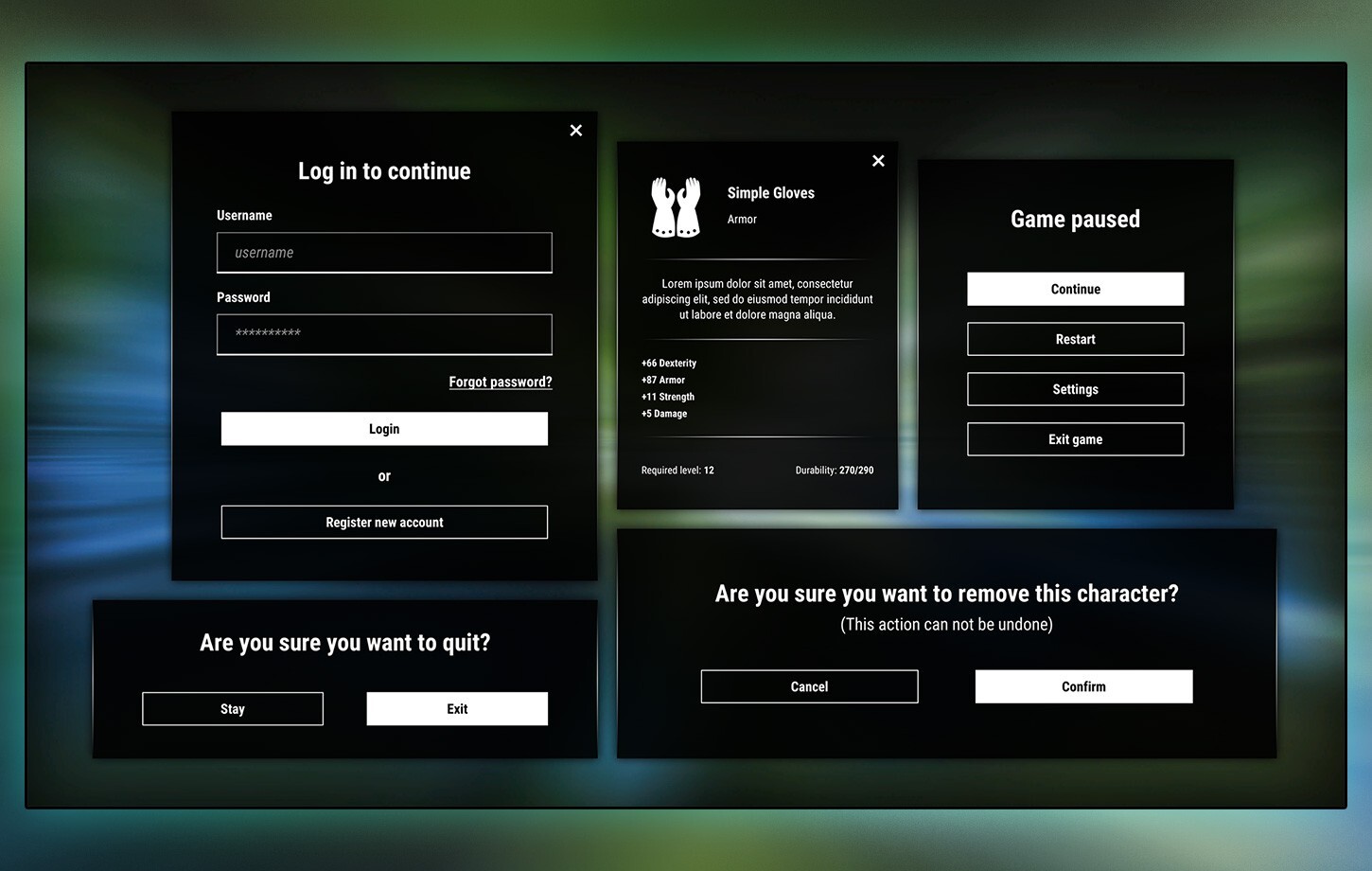Image resolution: width=1372 pixels, height=871 pixels.
Task: Choose Restart from the pause menu
Action: coord(1075,339)
